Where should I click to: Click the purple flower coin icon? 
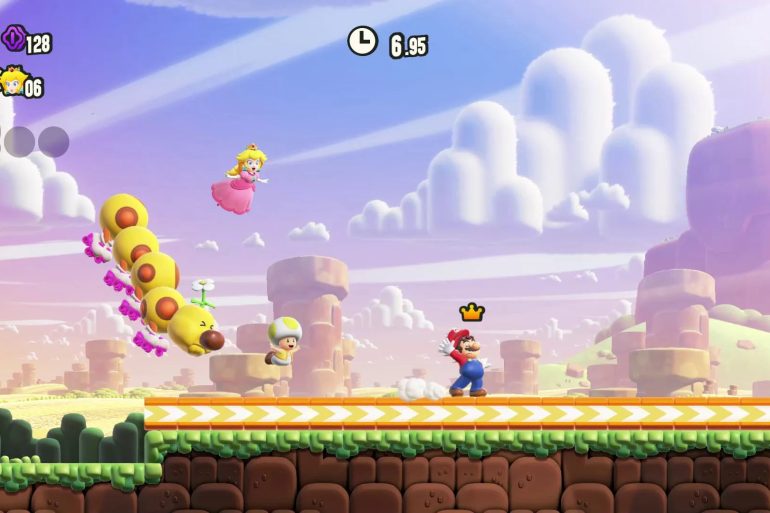pyautogui.click(x=13, y=40)
